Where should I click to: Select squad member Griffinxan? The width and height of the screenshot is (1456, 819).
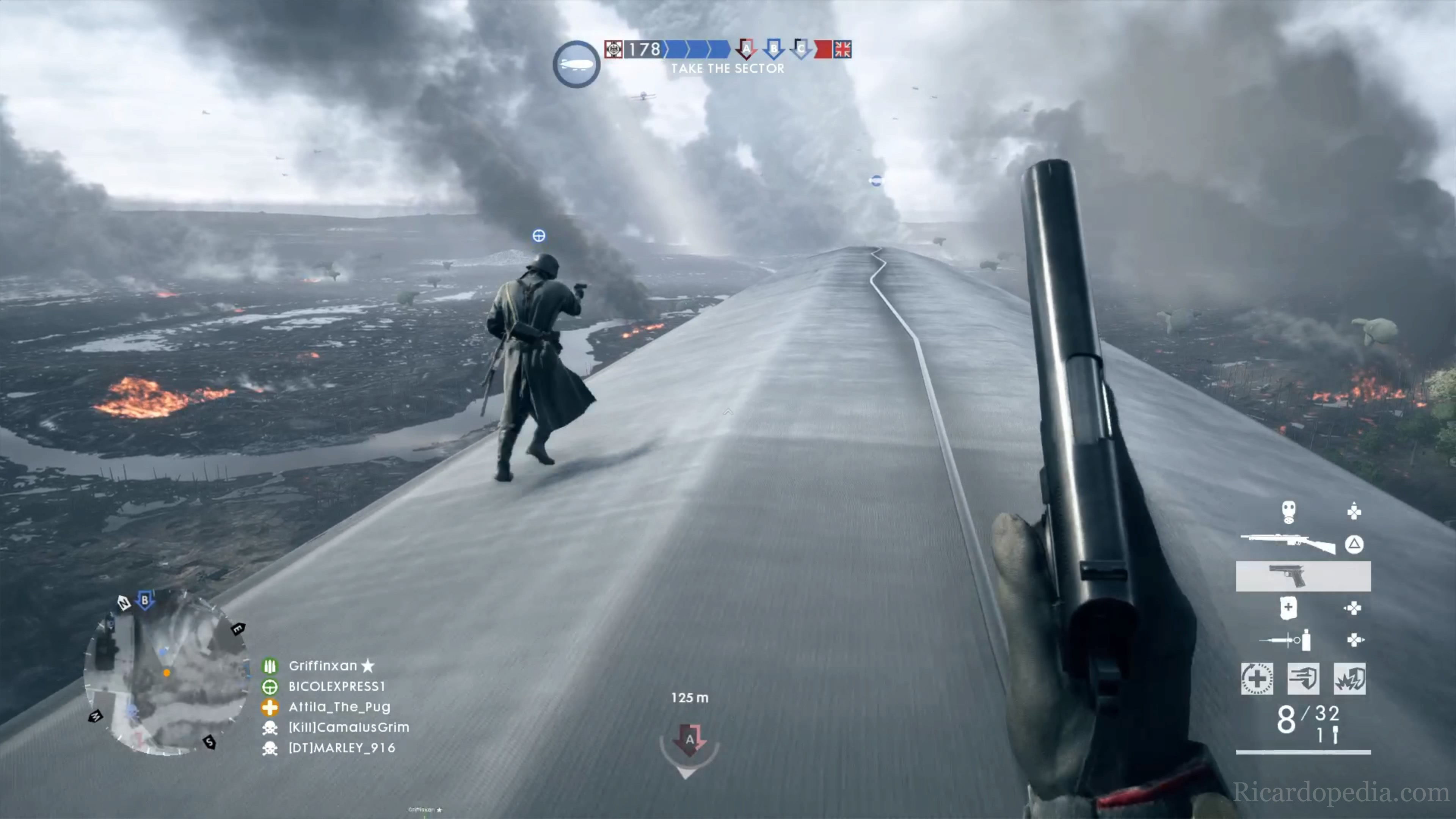[323, 666]
